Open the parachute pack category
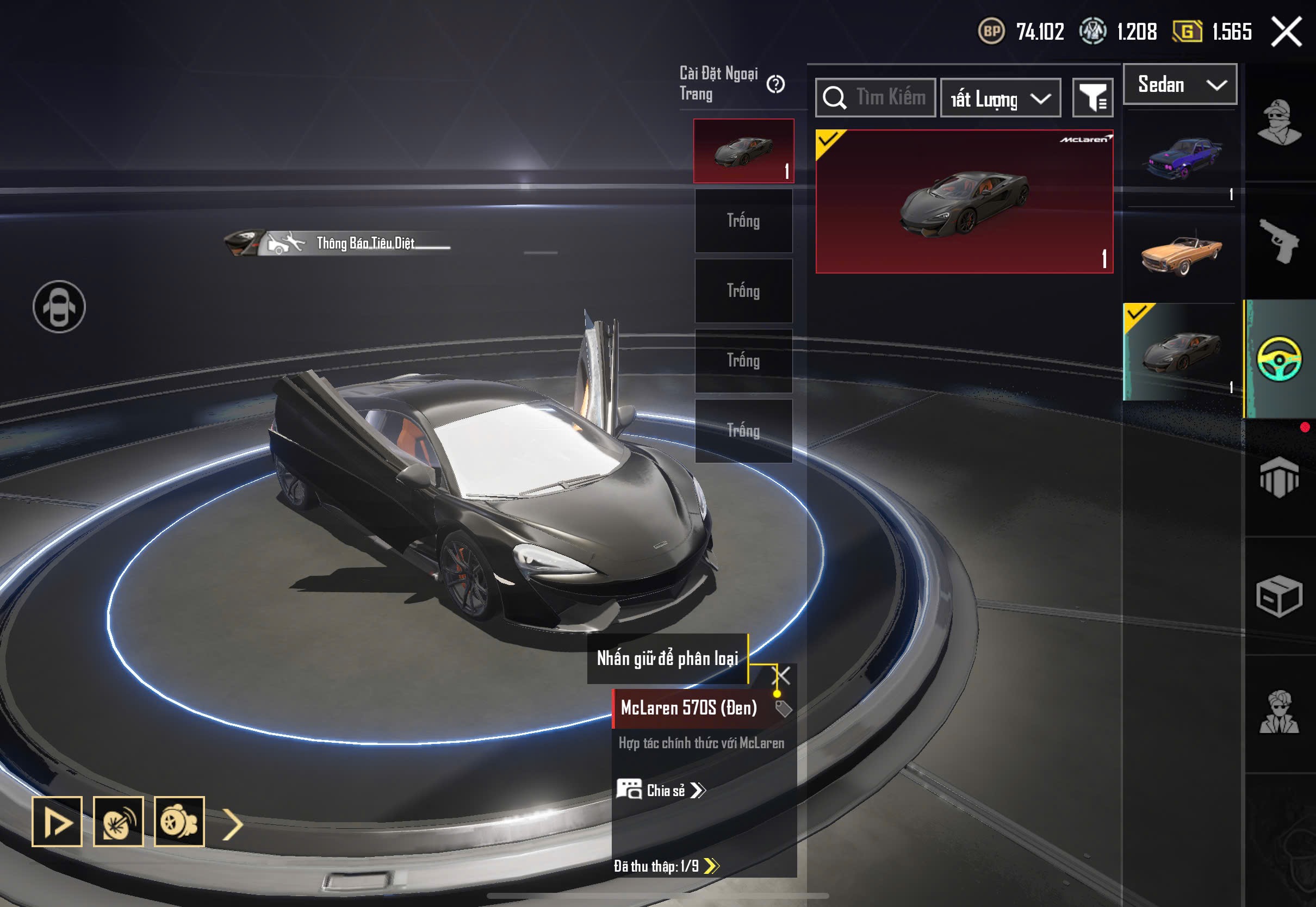 pyautogui.click(x=1279, y=477)
